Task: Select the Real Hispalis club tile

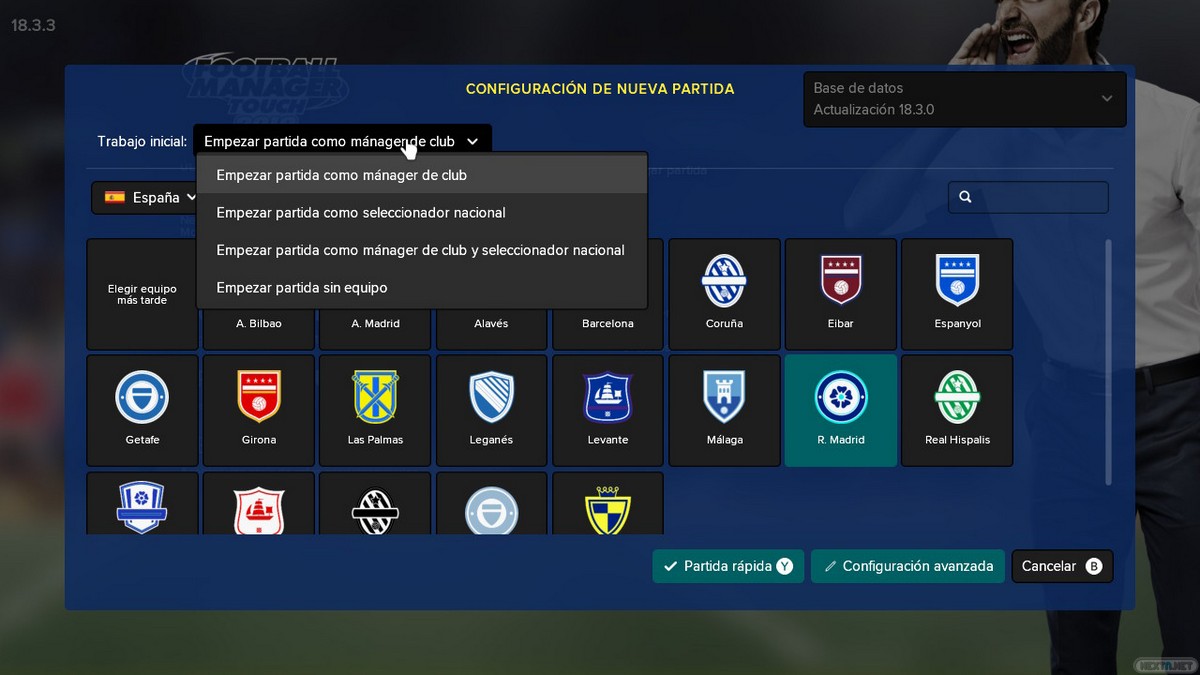Action: tap(957, 410)
